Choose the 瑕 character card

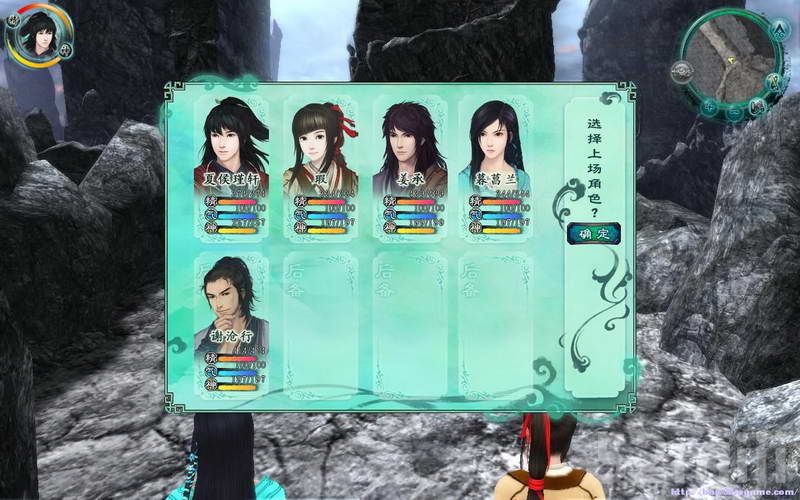(x=320, y=165)
